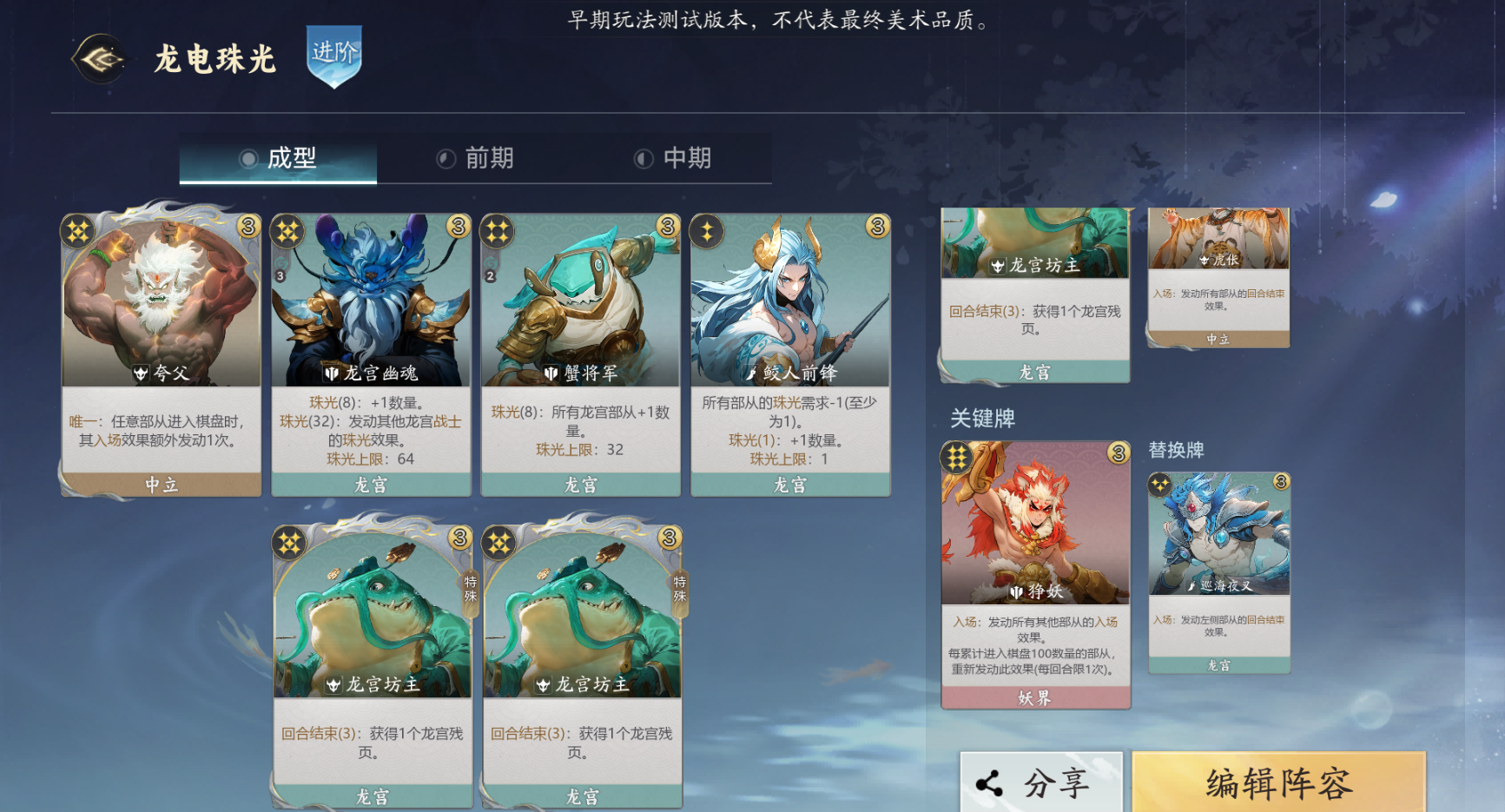Select the 虎伥 card under 中立
This screenshot has height=812, width=1505.
point(1216,278)
